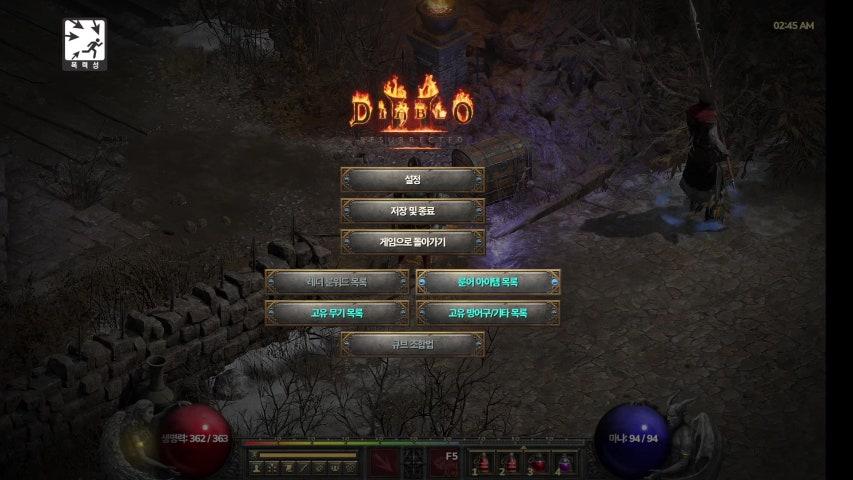The height and width of the screenshot is (480, 853).
Task: Select the potion in belt slot 3
Action: [x=539, y=462]
